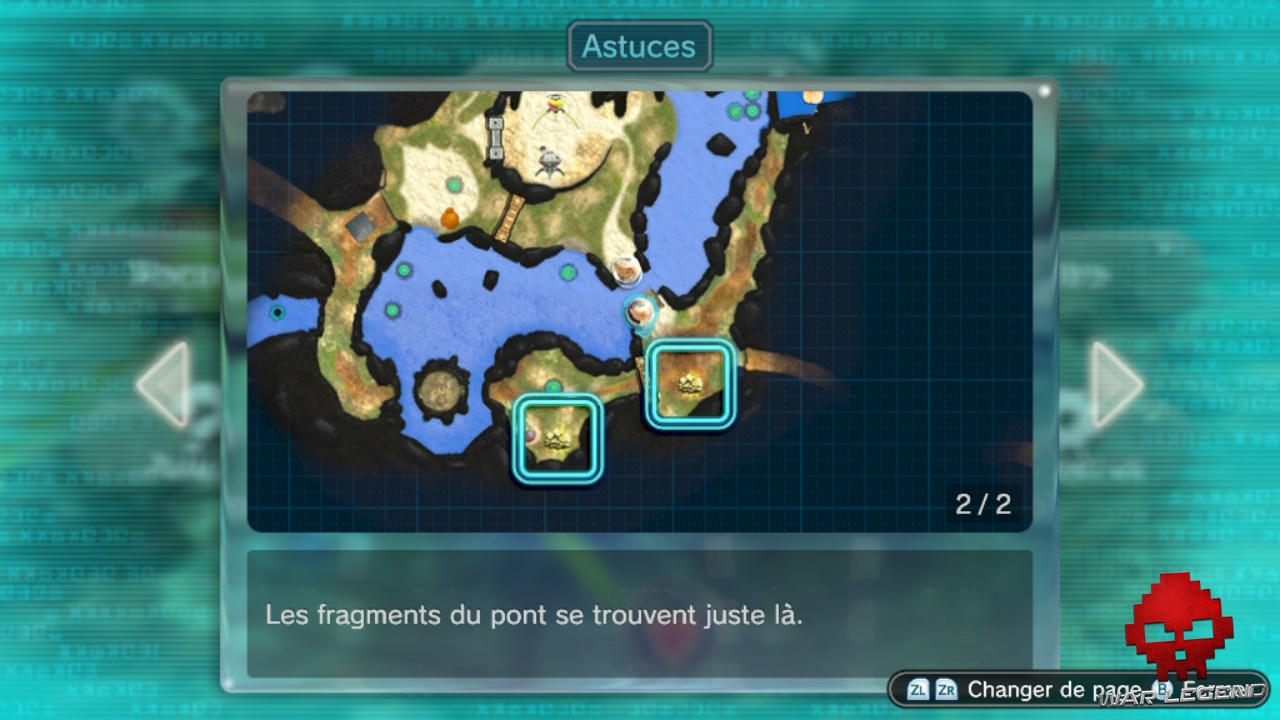This screenshot has width=1280, height=720.
Task: Click the campsite icon on the sandy plateau
Action: pos(549,160)
